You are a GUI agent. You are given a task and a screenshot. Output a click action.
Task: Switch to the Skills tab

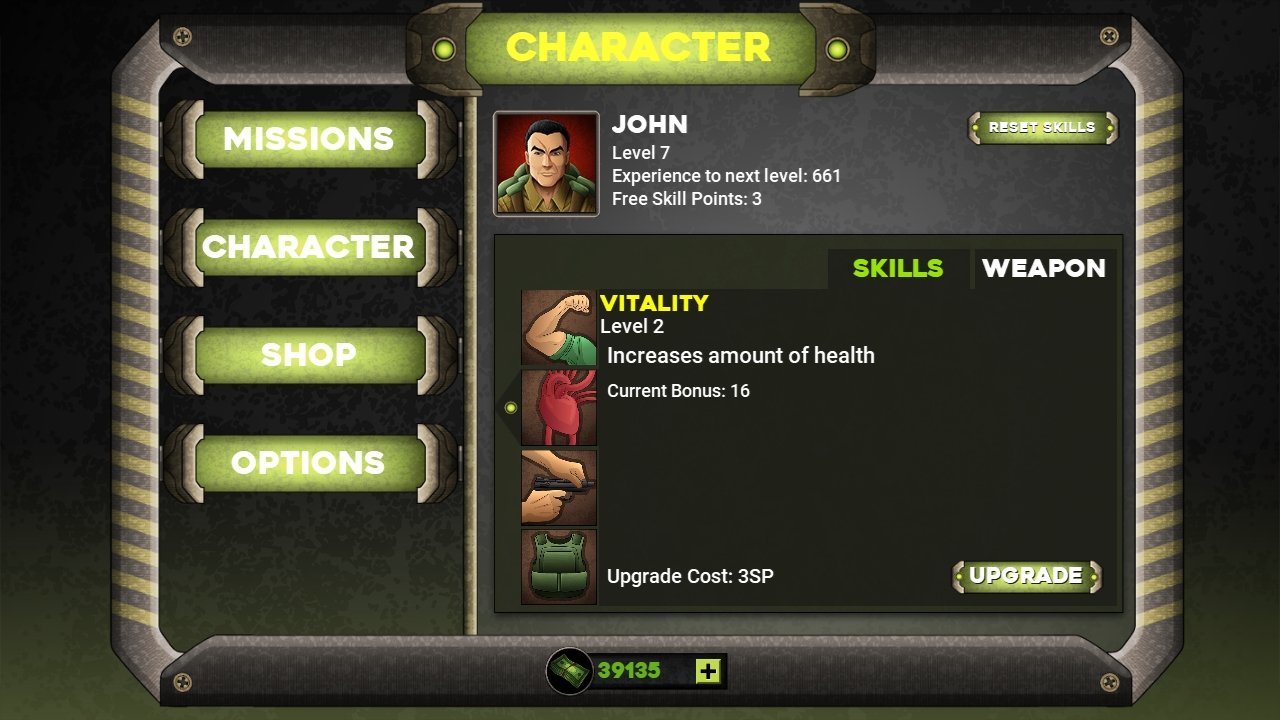pyautogui.click(x=897, y=268)
